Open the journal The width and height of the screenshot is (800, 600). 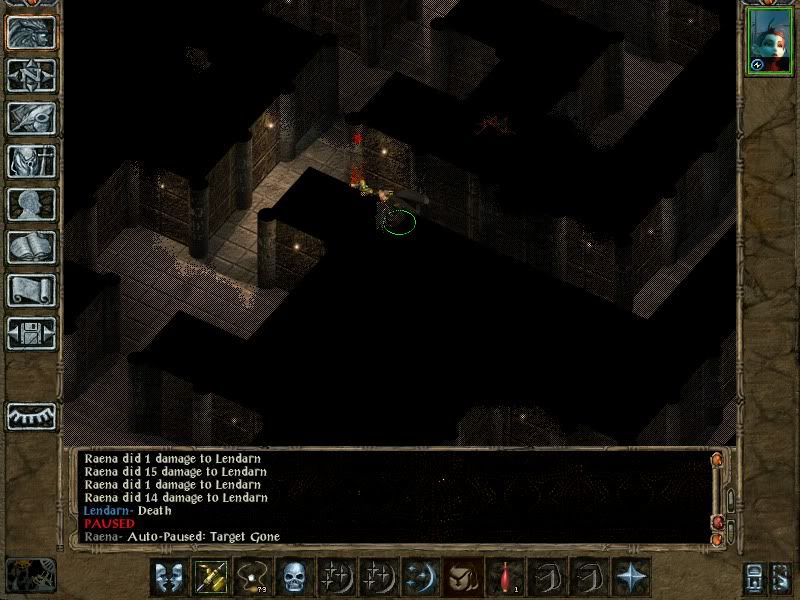click(x=31, y=118)
